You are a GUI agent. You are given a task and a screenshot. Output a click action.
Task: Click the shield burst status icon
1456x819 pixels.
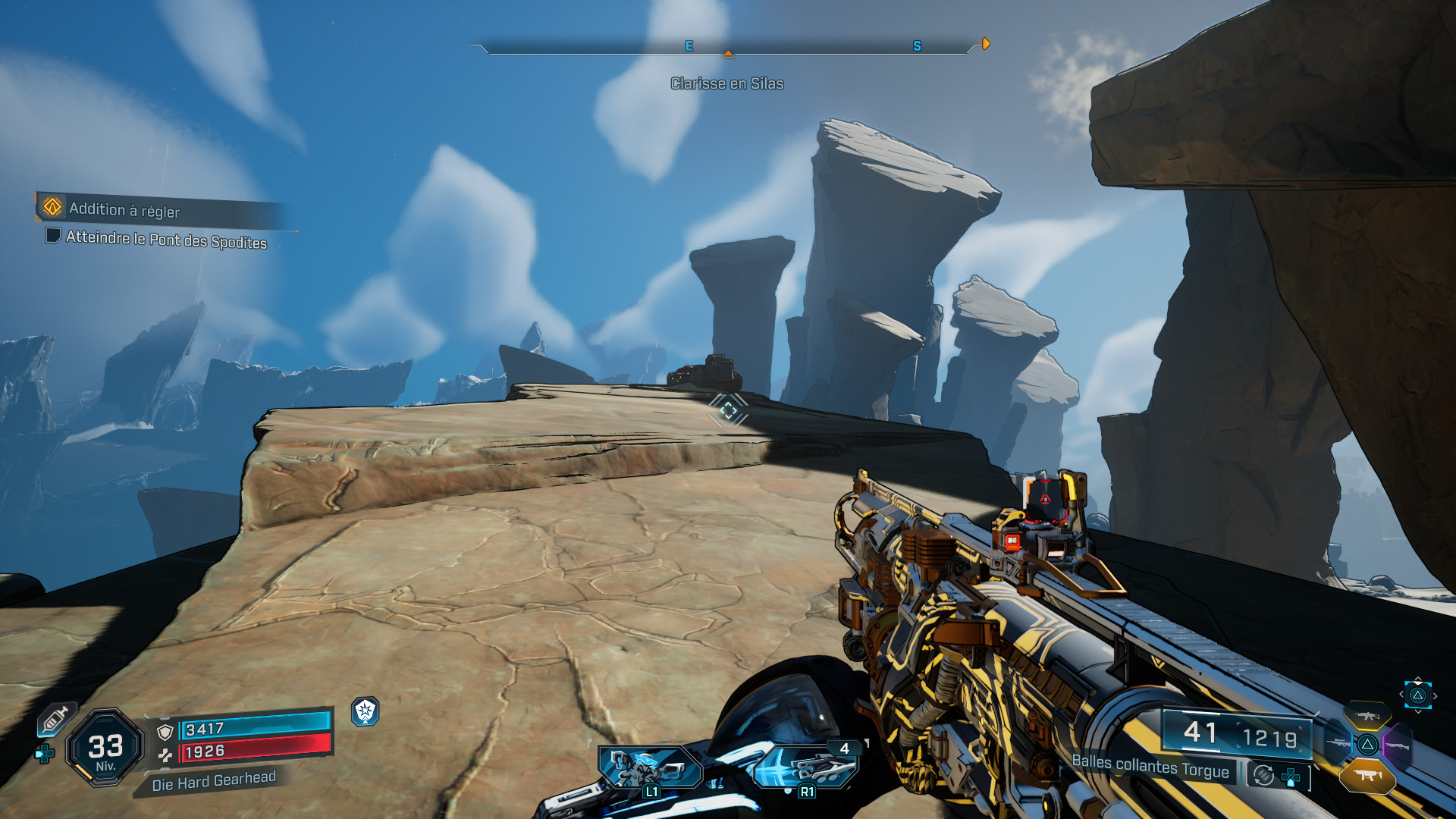[x=366, y=711]
